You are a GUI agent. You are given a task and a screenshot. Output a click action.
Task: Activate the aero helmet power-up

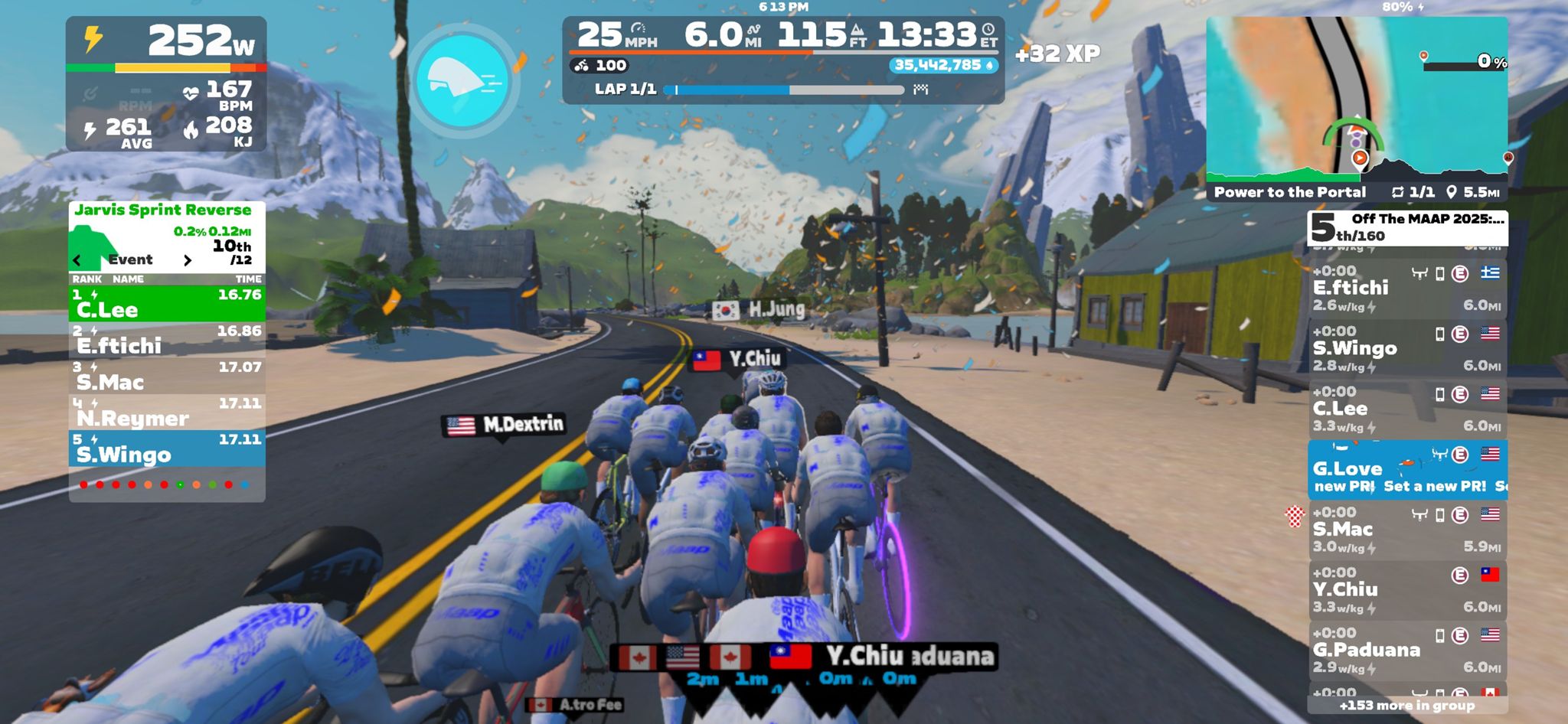tap(462, 80)
